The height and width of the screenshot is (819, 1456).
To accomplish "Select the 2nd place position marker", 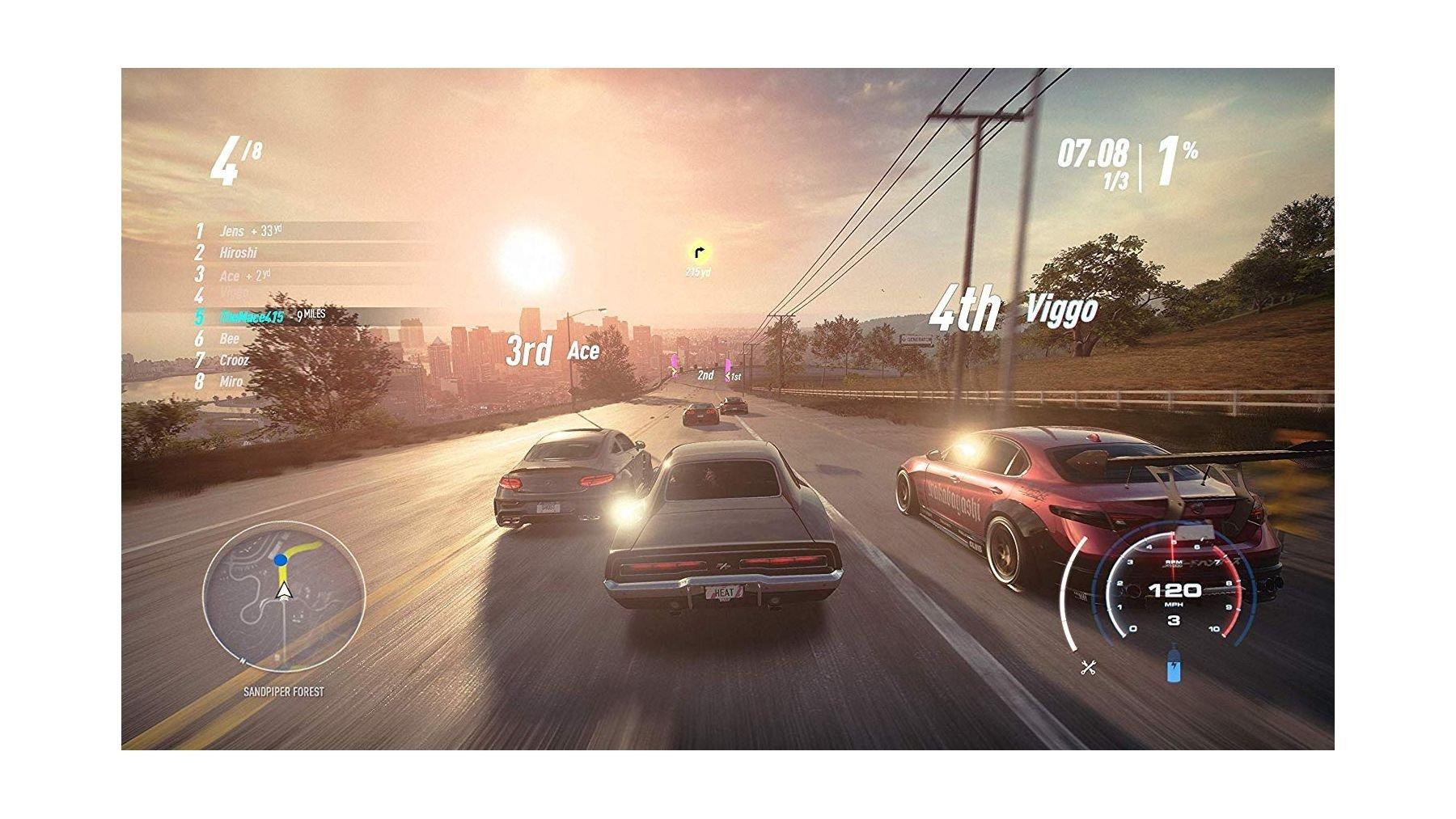I will point(705,376).
